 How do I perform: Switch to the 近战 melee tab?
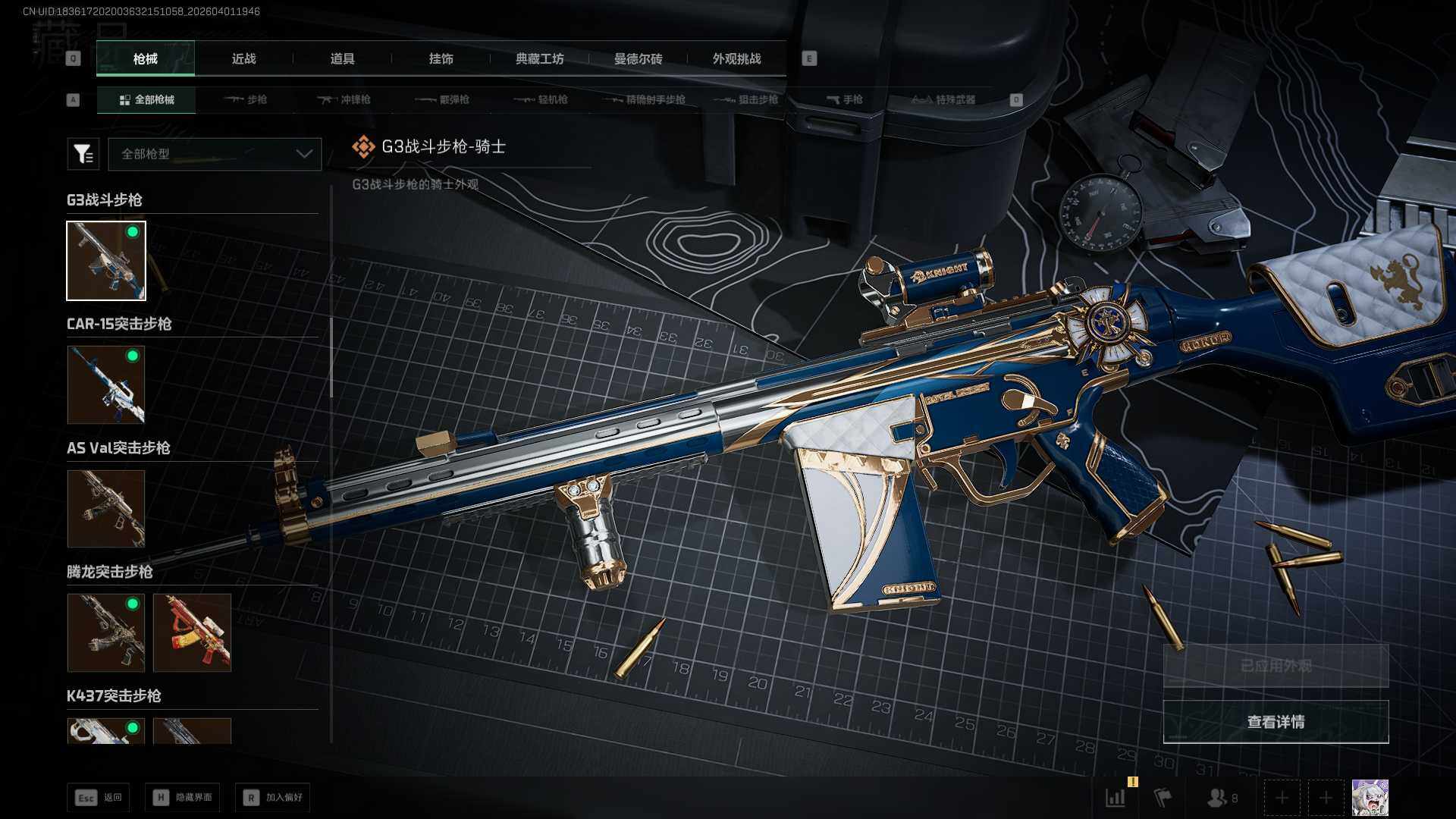[x=243, y=58]
